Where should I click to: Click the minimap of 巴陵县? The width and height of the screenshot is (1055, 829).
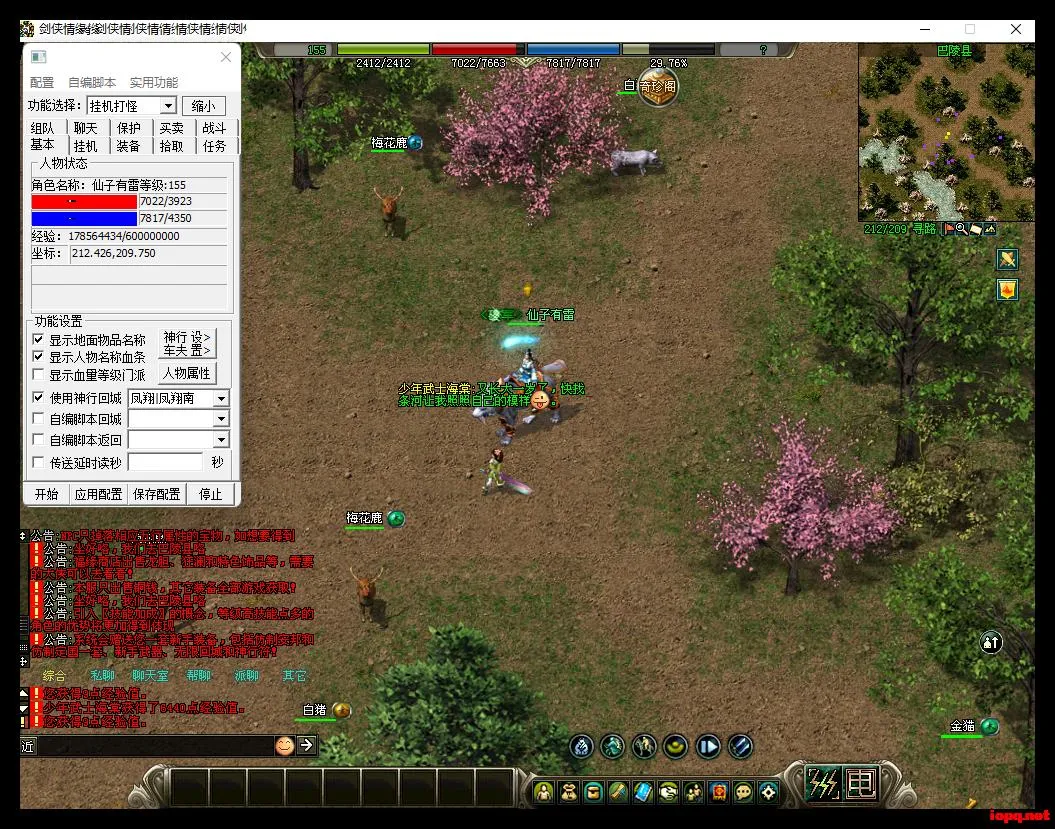pos(945,135)
